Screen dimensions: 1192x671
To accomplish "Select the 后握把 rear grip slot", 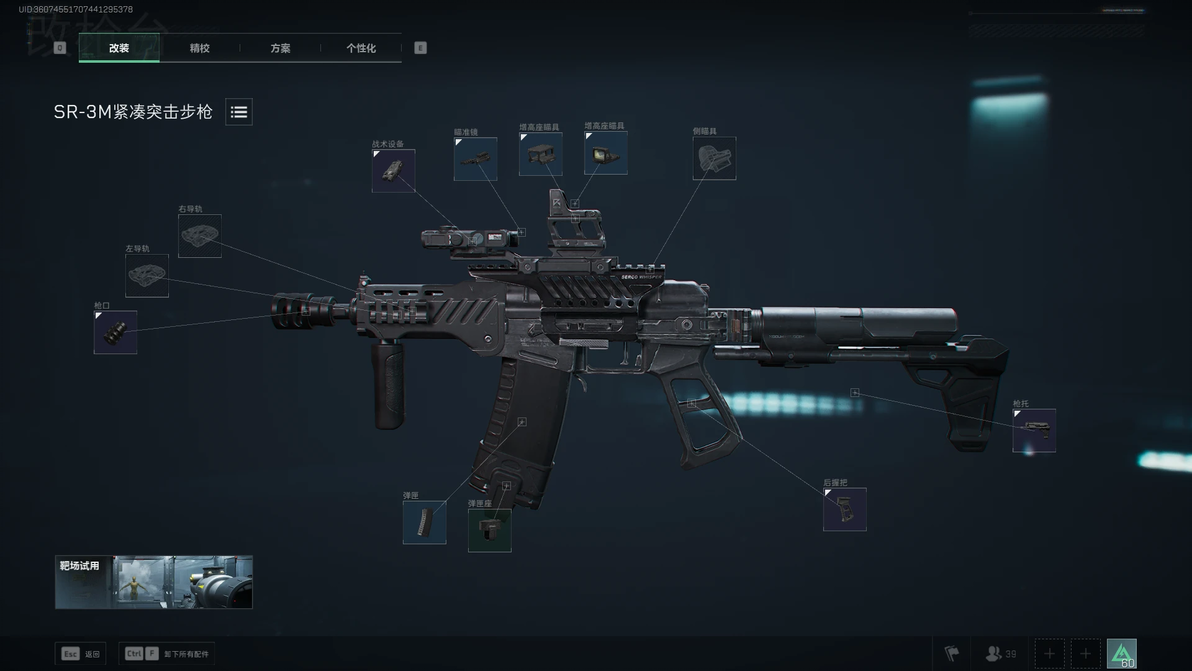I will pos(844,509).
